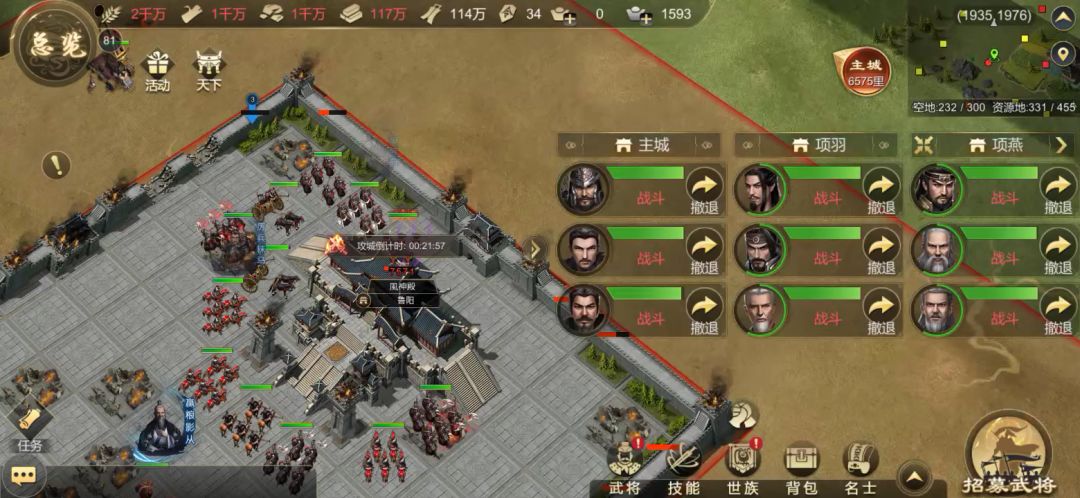Collapse the army panel with side arrow
1080x498 pixels.
pyautogui.click(x=536, y=249)
